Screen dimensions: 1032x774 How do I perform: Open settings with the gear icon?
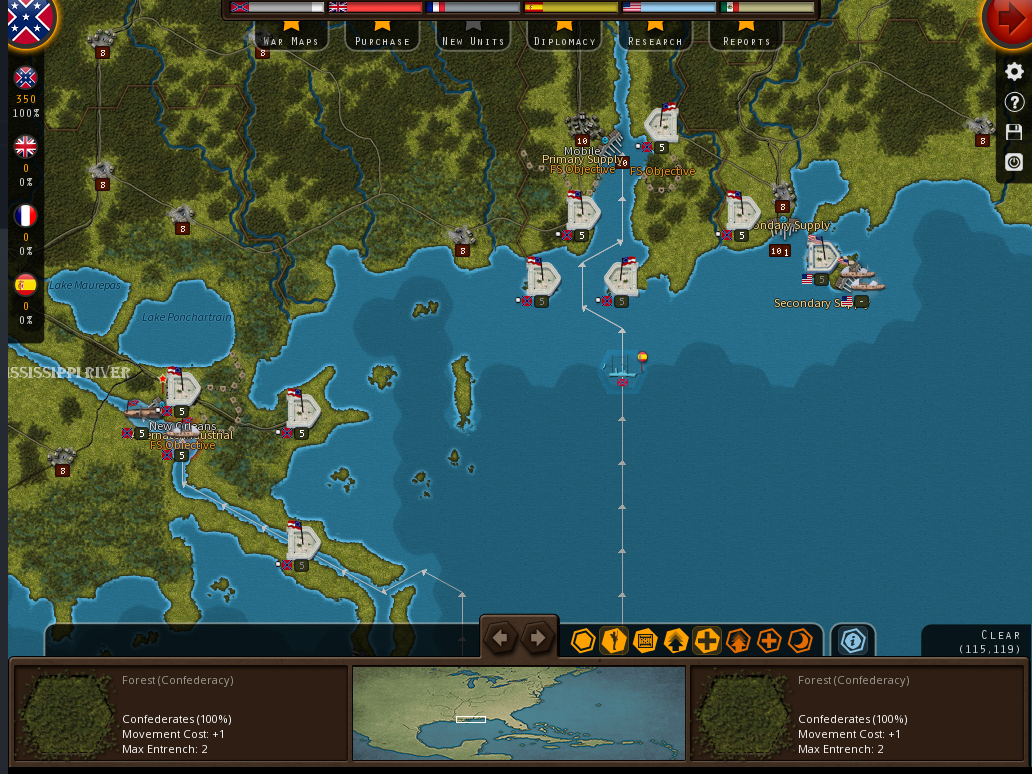[1014, 72]
